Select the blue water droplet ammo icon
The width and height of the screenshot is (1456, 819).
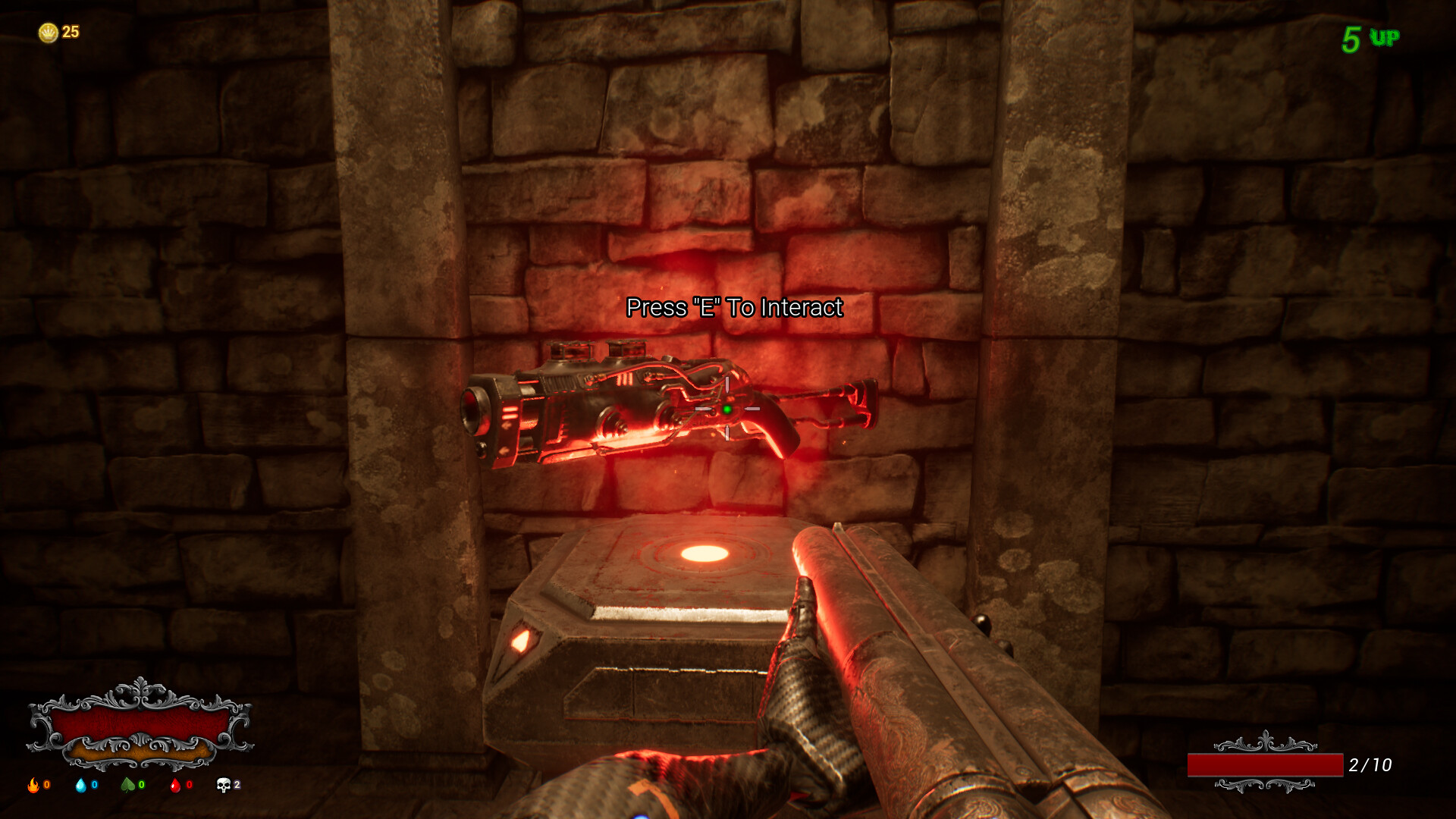pyautogui.click(x=81, y=786)
